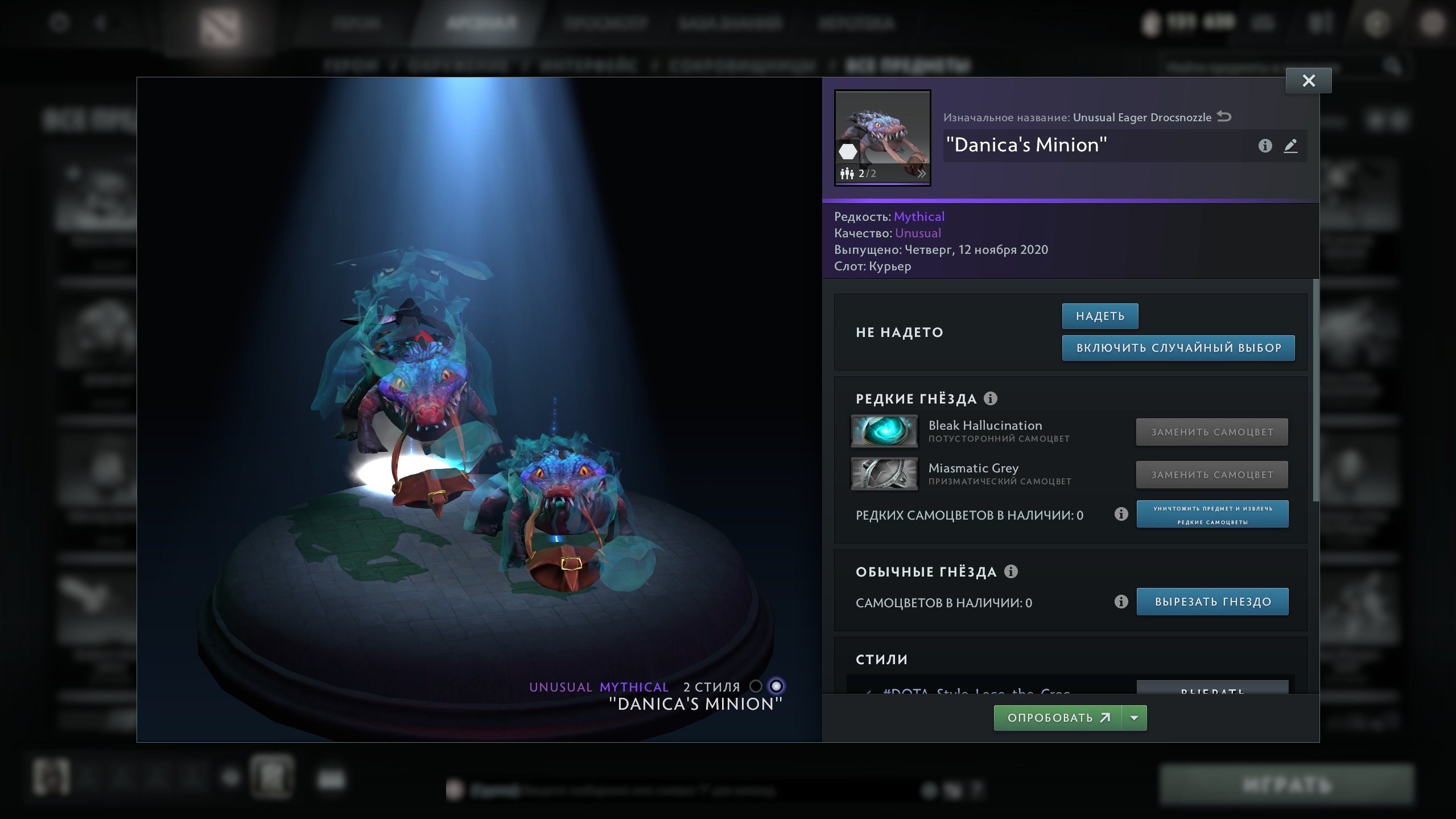Image resolution: width=1456 pixels, height=819 pixels.
Task: Click the Miasmatic Grey prismatic gem icon
Action: [884, 474]
